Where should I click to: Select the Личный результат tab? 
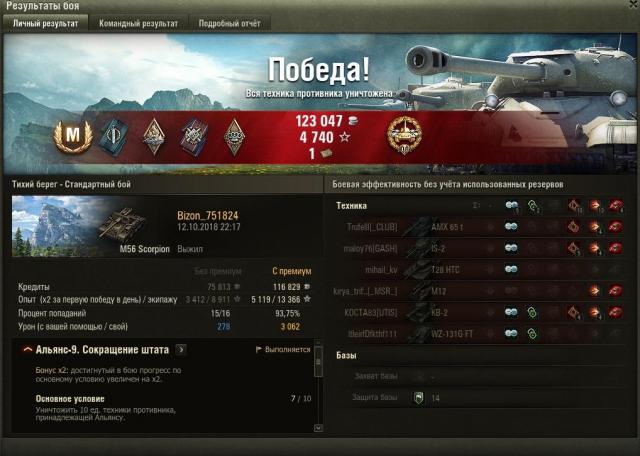tap(47, 23)
